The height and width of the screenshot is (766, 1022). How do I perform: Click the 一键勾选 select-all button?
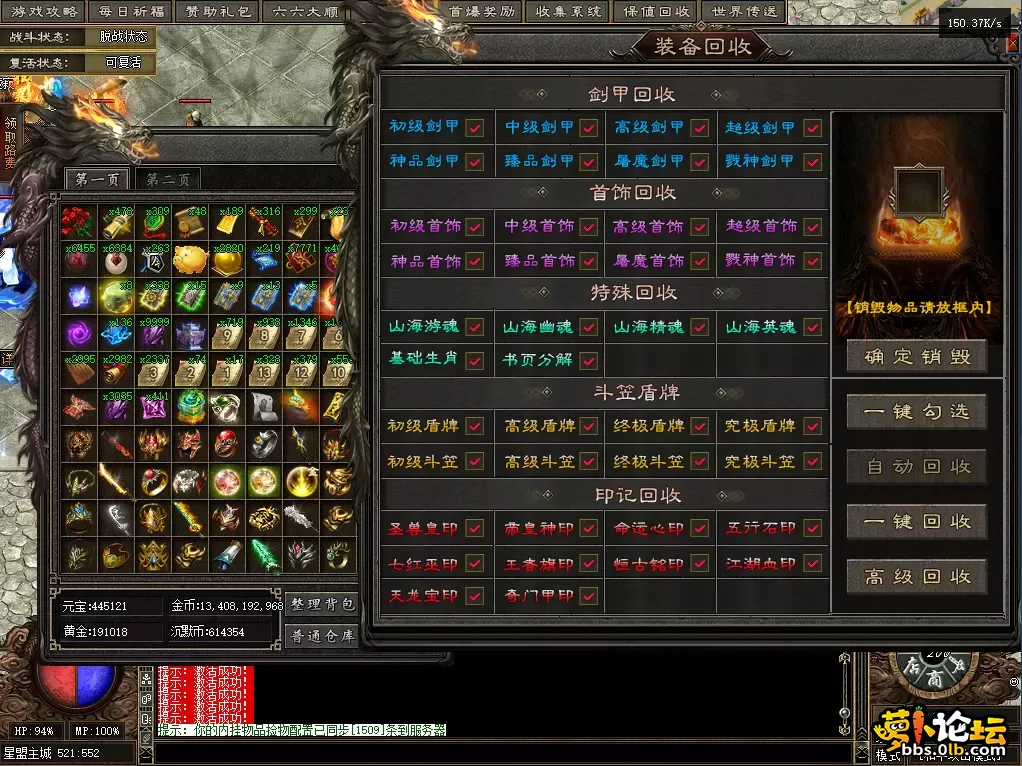pos(917,411)
